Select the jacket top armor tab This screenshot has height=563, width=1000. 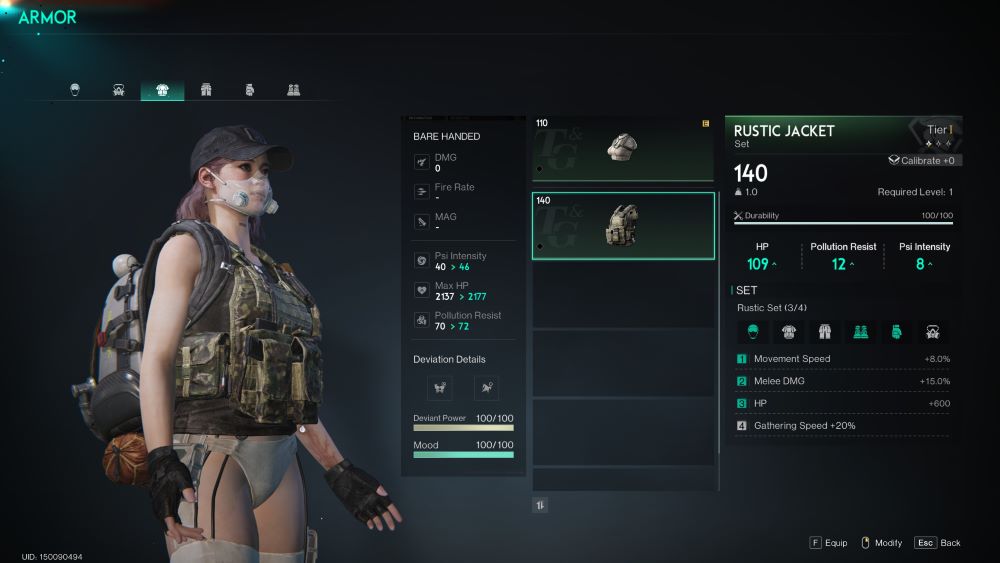[x=162, y=90]
